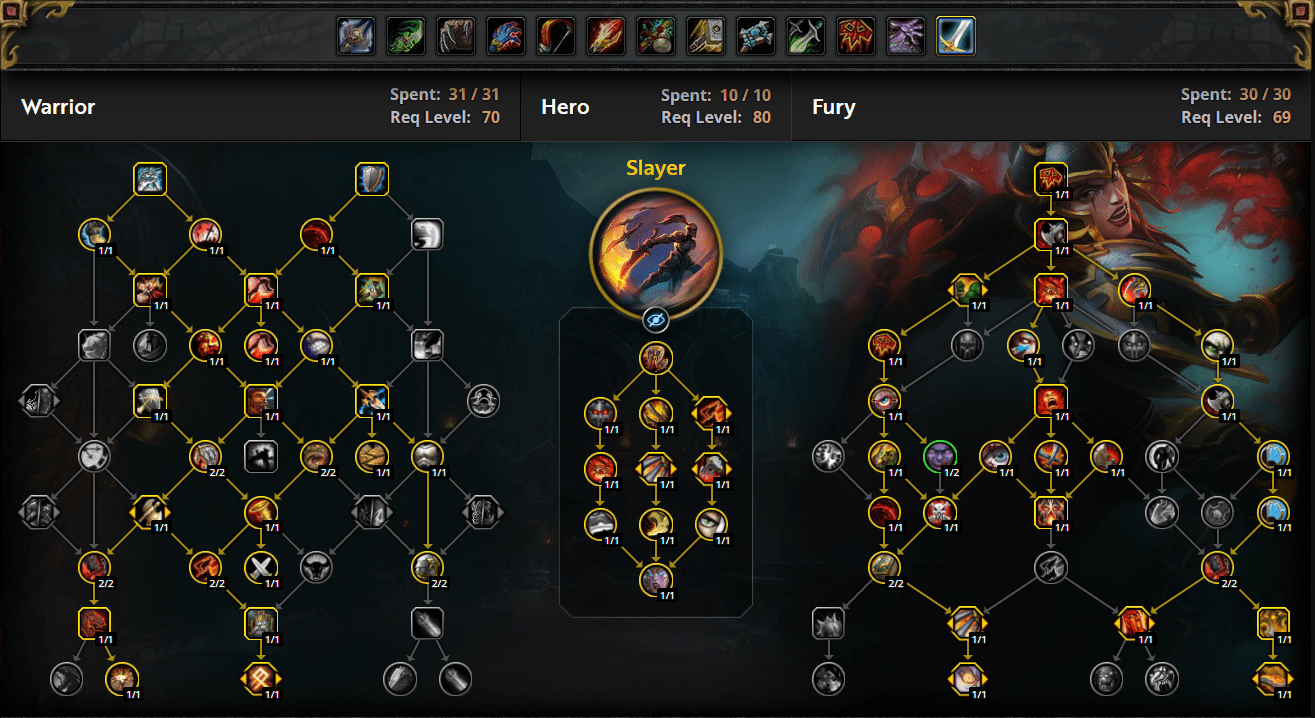Select the grey bull head Warrior talent

pyautogui.click(x=317, y=567)
